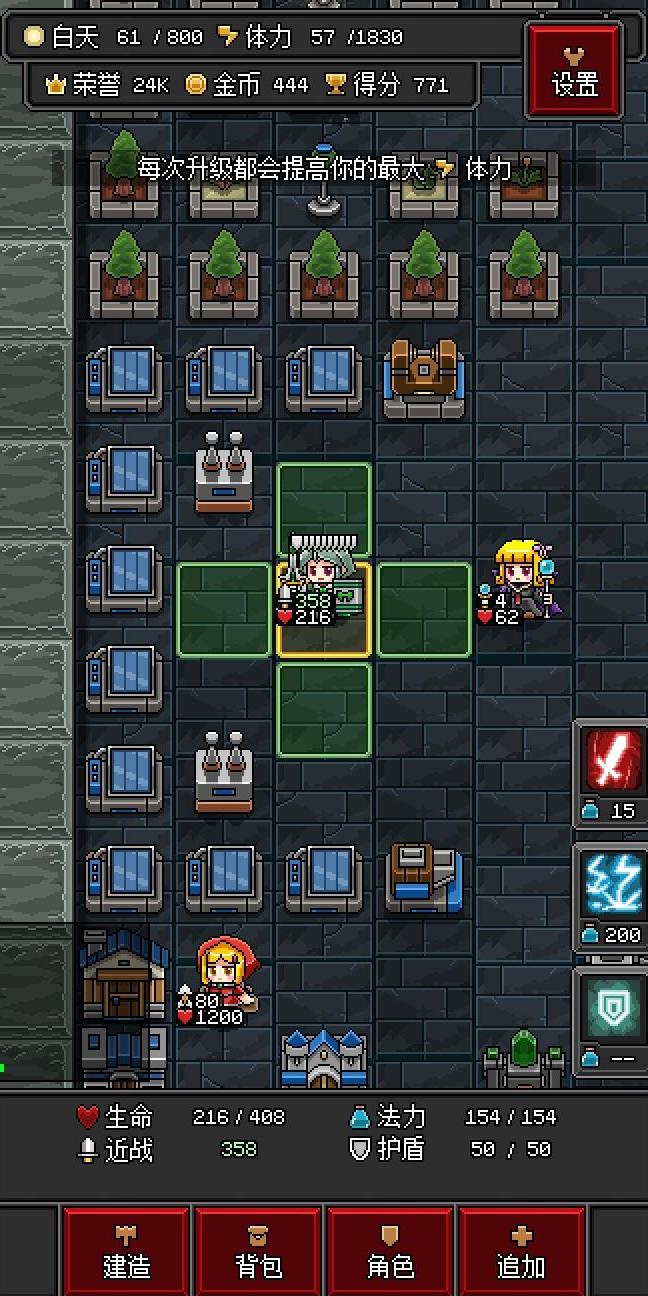648x1296 pixels.
Task: Choose the green tile left of the hero
Action: click(224, 609)
